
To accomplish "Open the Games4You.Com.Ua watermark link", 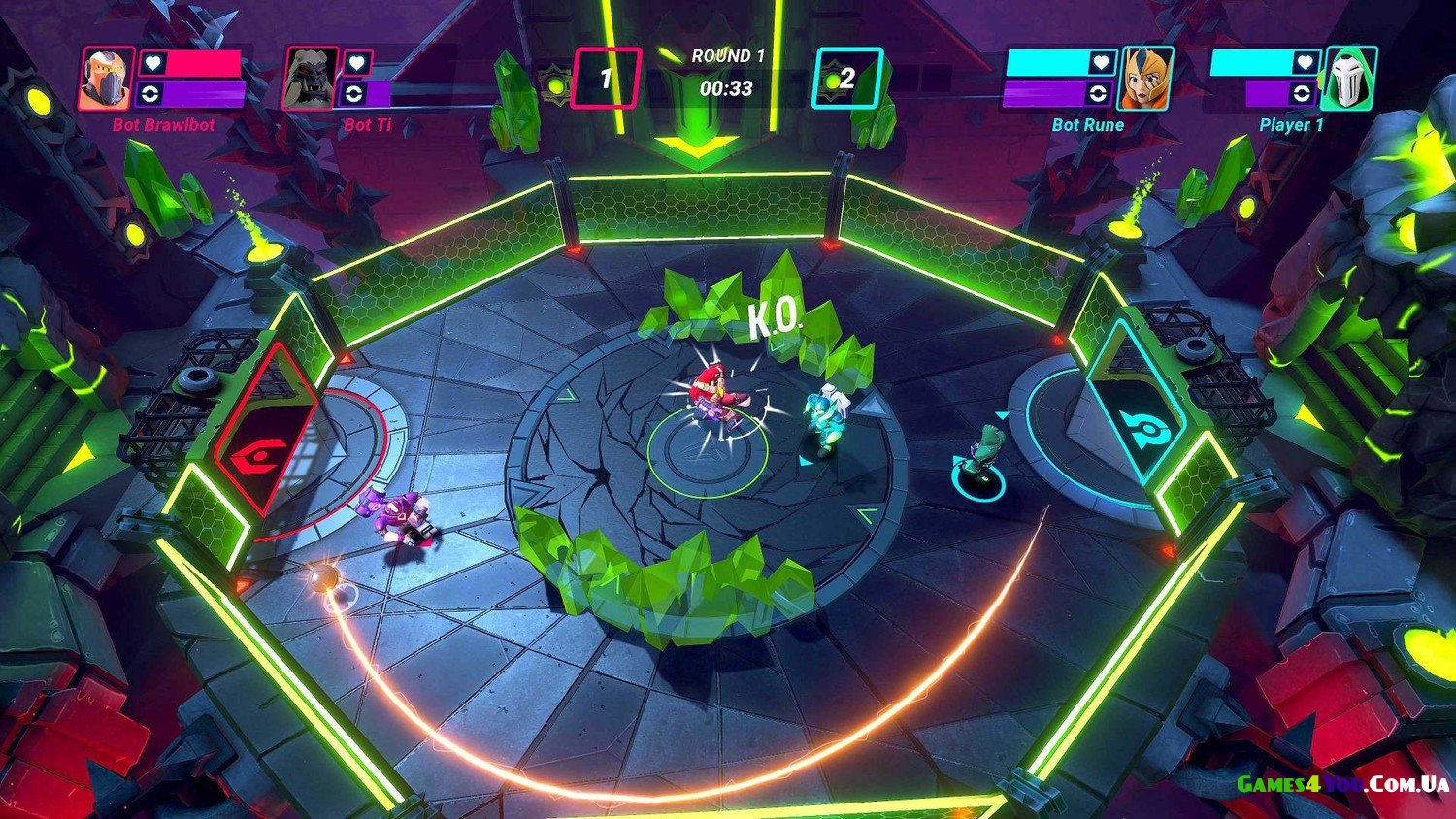I will pos(1342,784).
